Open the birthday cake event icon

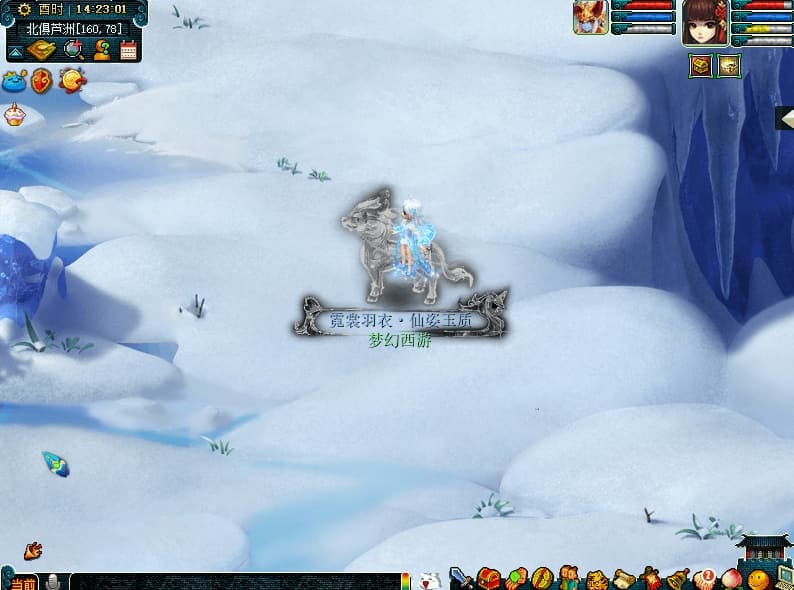[x=13, y=116]
